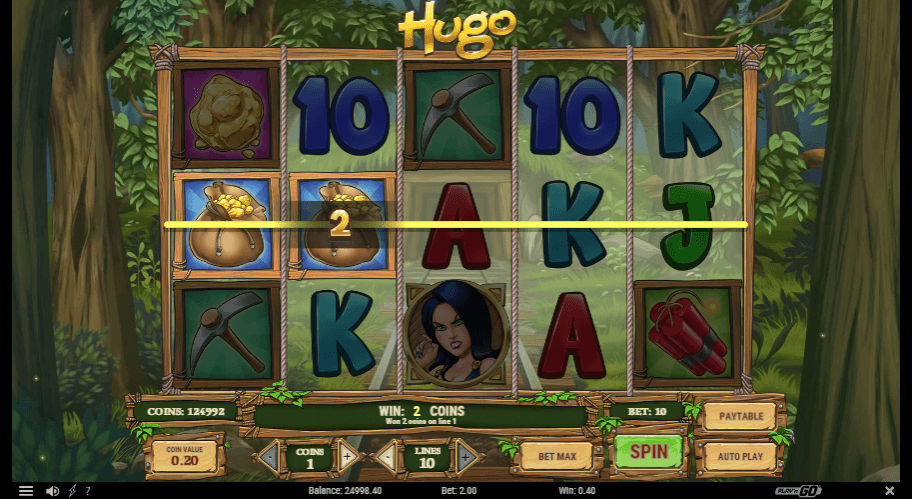Decrease the number of lines
The width and height of the screenshot is (913, 499).
387,458
